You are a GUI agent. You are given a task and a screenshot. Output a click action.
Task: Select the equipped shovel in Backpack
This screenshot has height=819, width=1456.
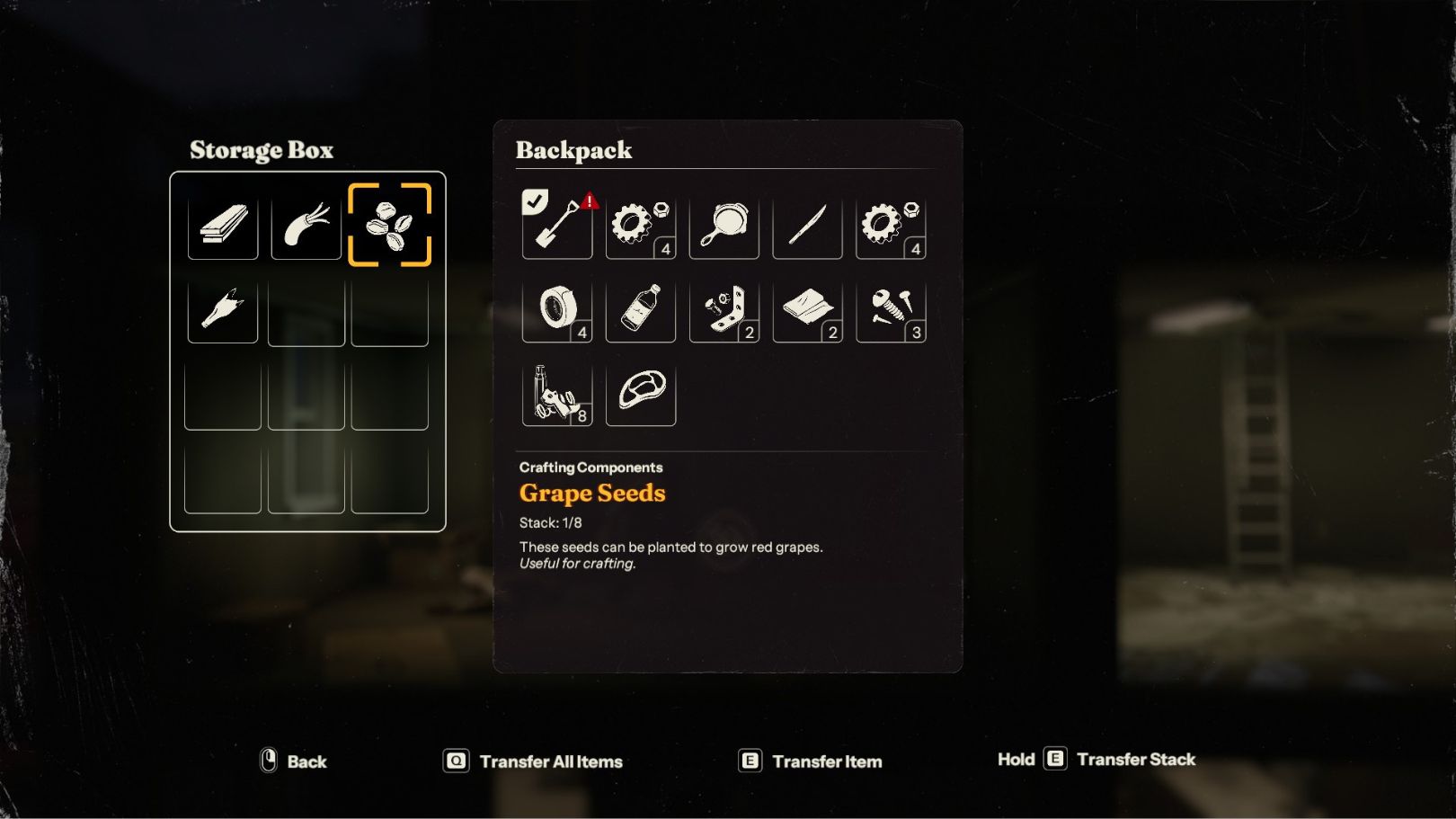(557, 225)
